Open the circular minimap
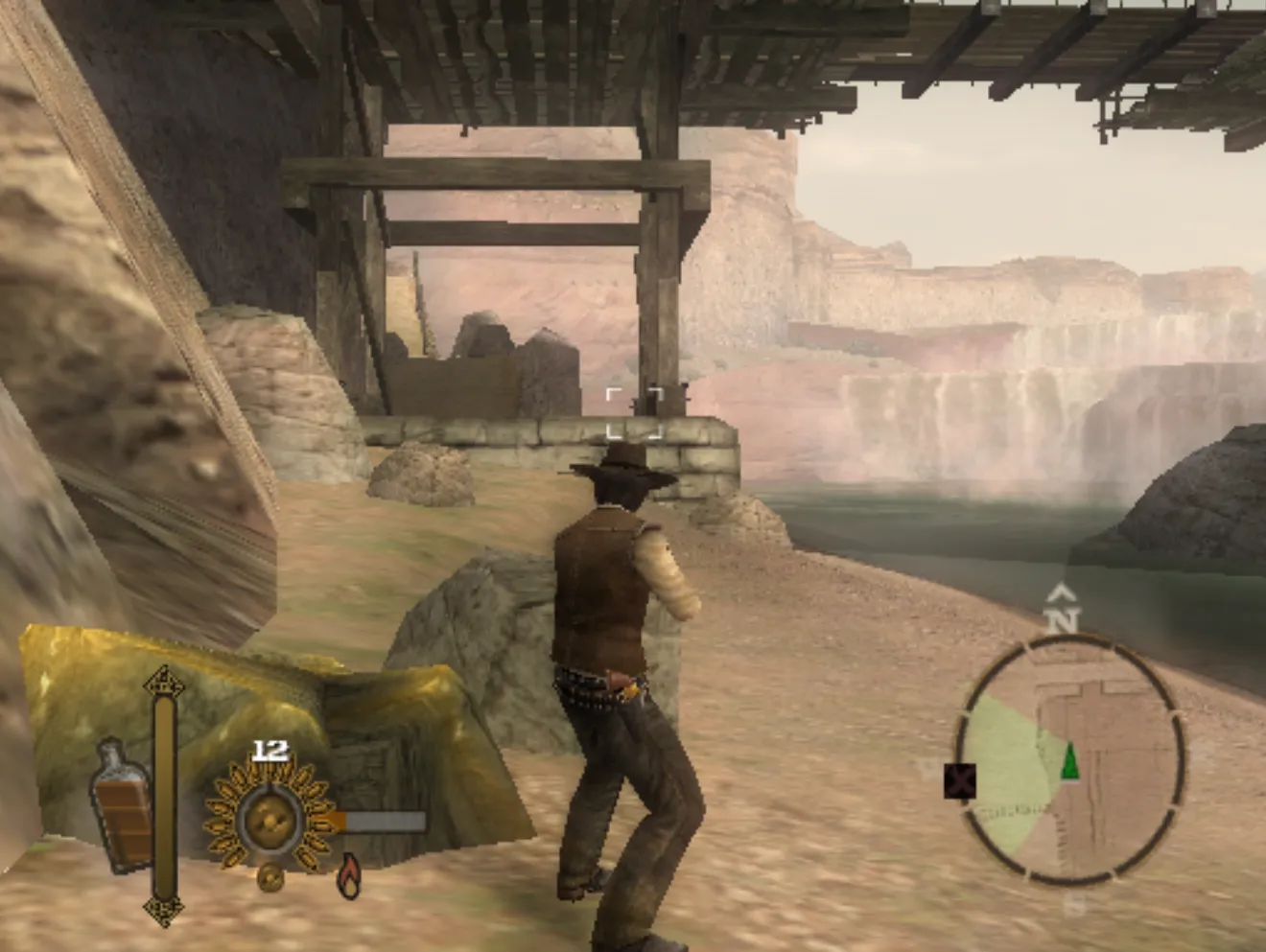Image resolution: width=1266 pixels, height=952 pixels. click(x=1070, y=759)
